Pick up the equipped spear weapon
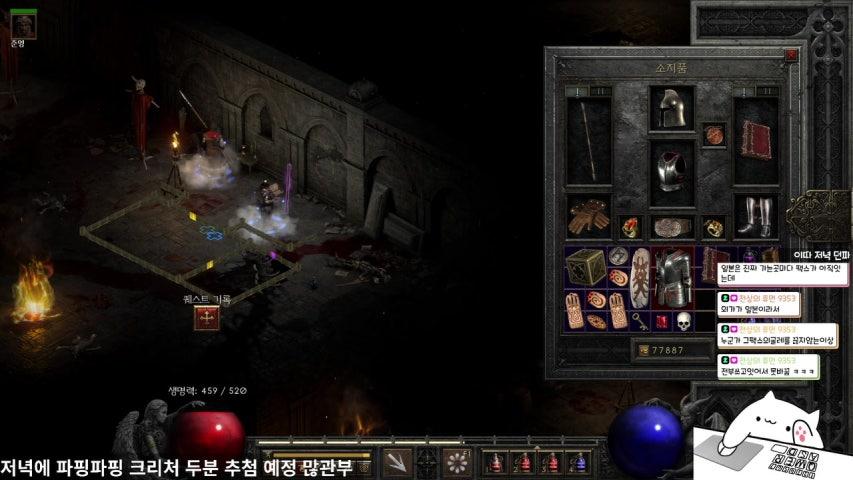The width and height of the screenshot is (853, 480). 587,141
